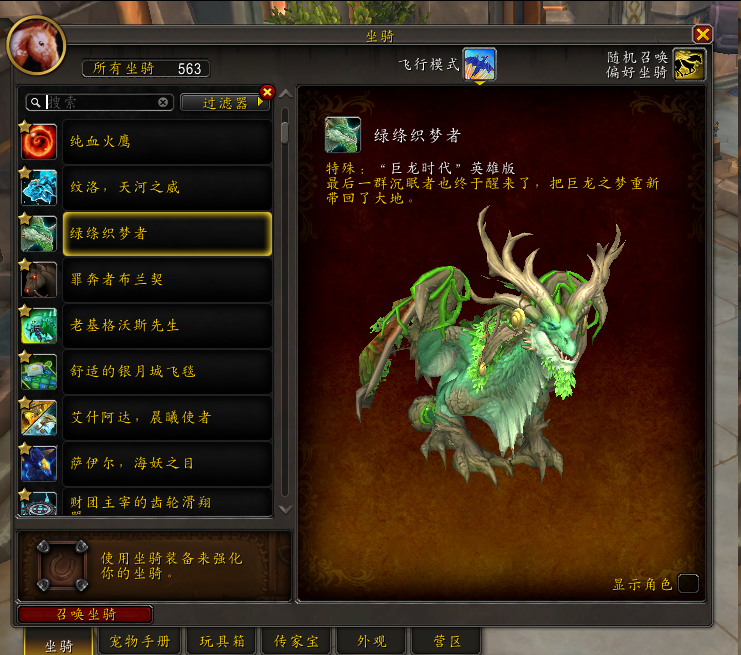741x655 pixels.
Task: Open the 玩具箱 tab
Action: 220,641
